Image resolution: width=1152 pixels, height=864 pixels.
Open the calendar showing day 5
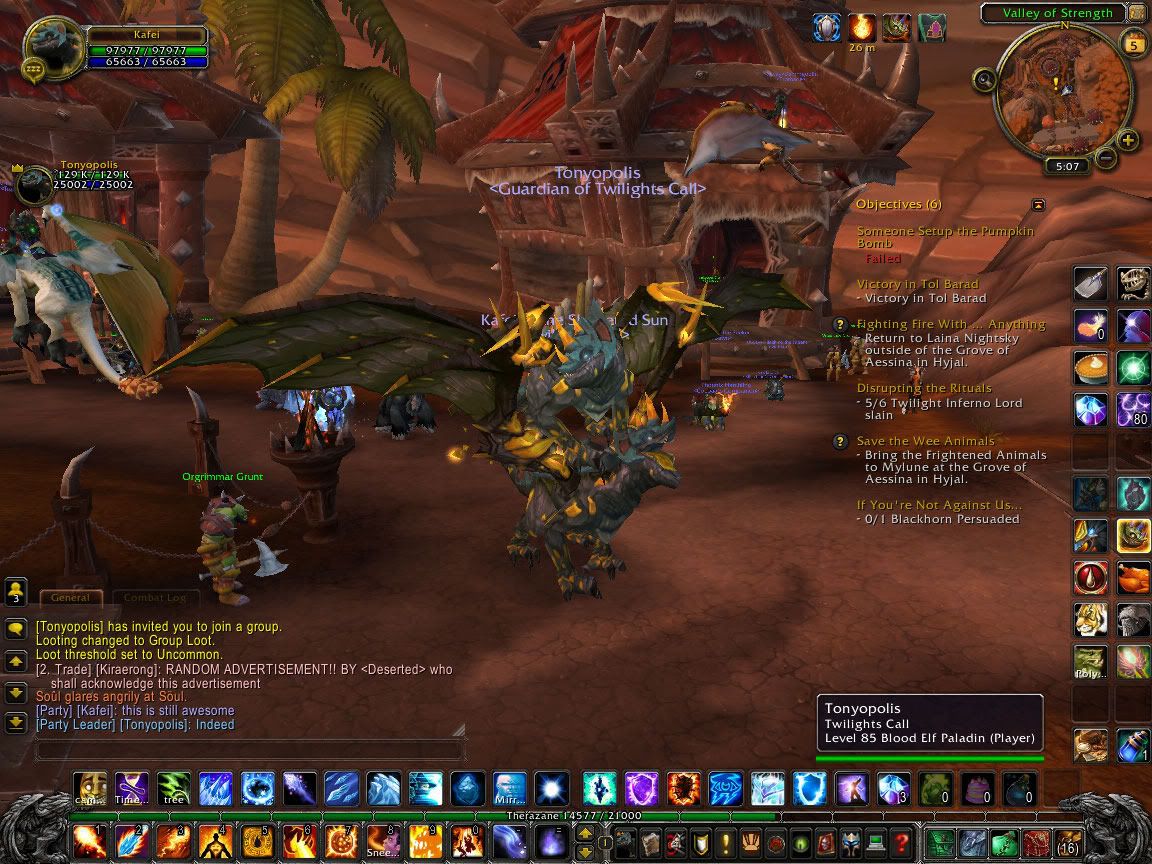coord(1134,45)
